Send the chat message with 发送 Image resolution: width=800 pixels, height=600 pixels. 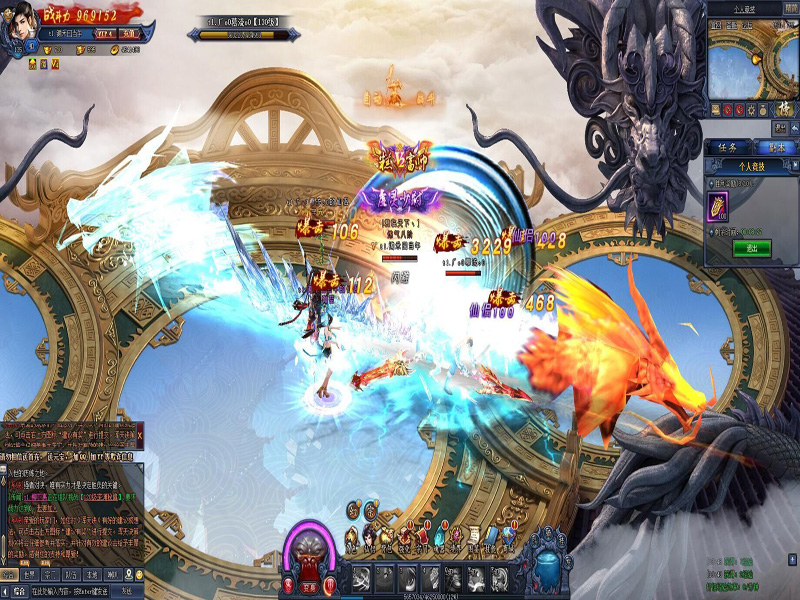126,591
